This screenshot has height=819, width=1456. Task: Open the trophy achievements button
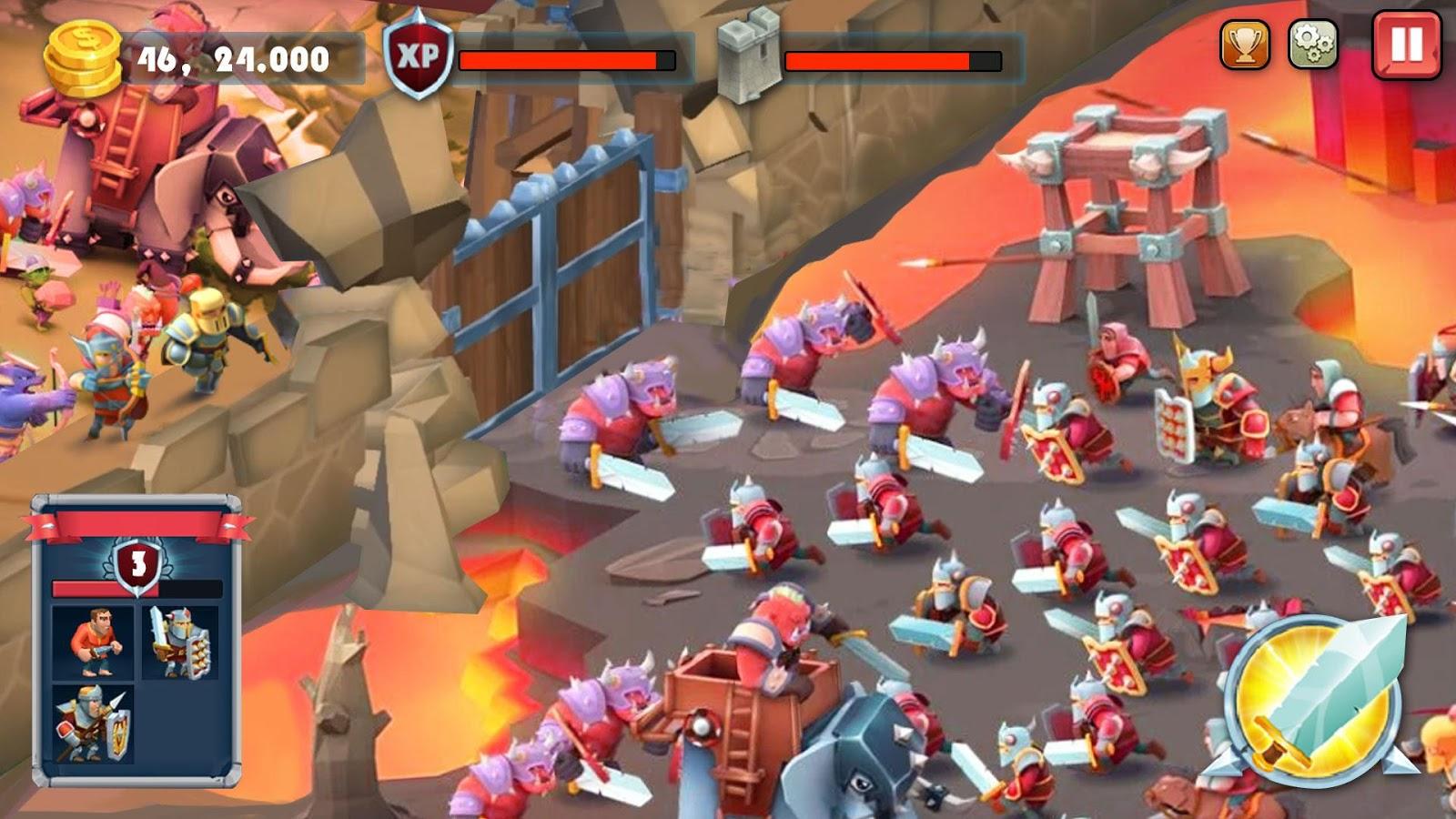[1244, 44]
